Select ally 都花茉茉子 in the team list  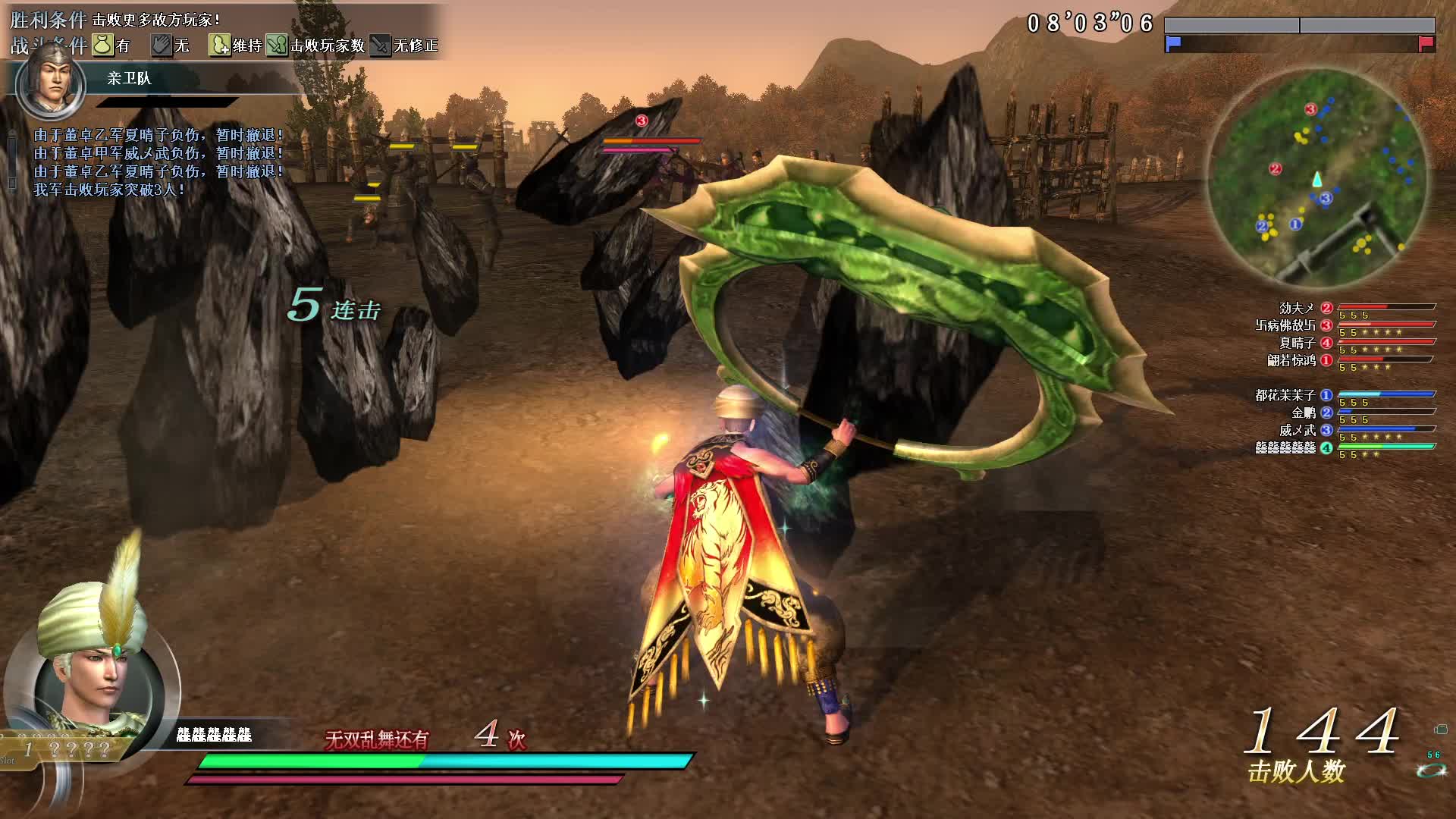click(1285, 395)
